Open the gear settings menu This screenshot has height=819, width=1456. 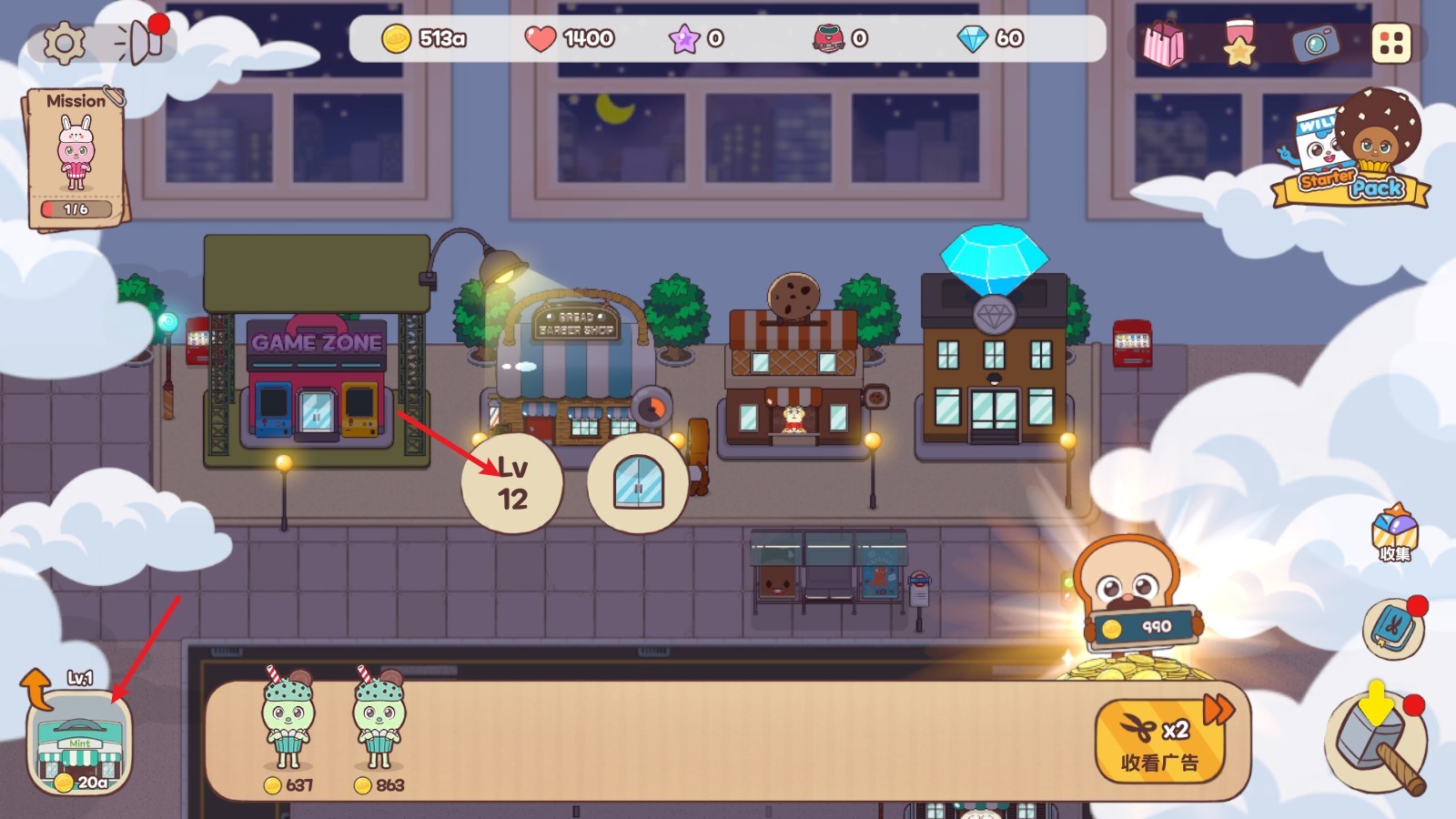coord(64,42)
